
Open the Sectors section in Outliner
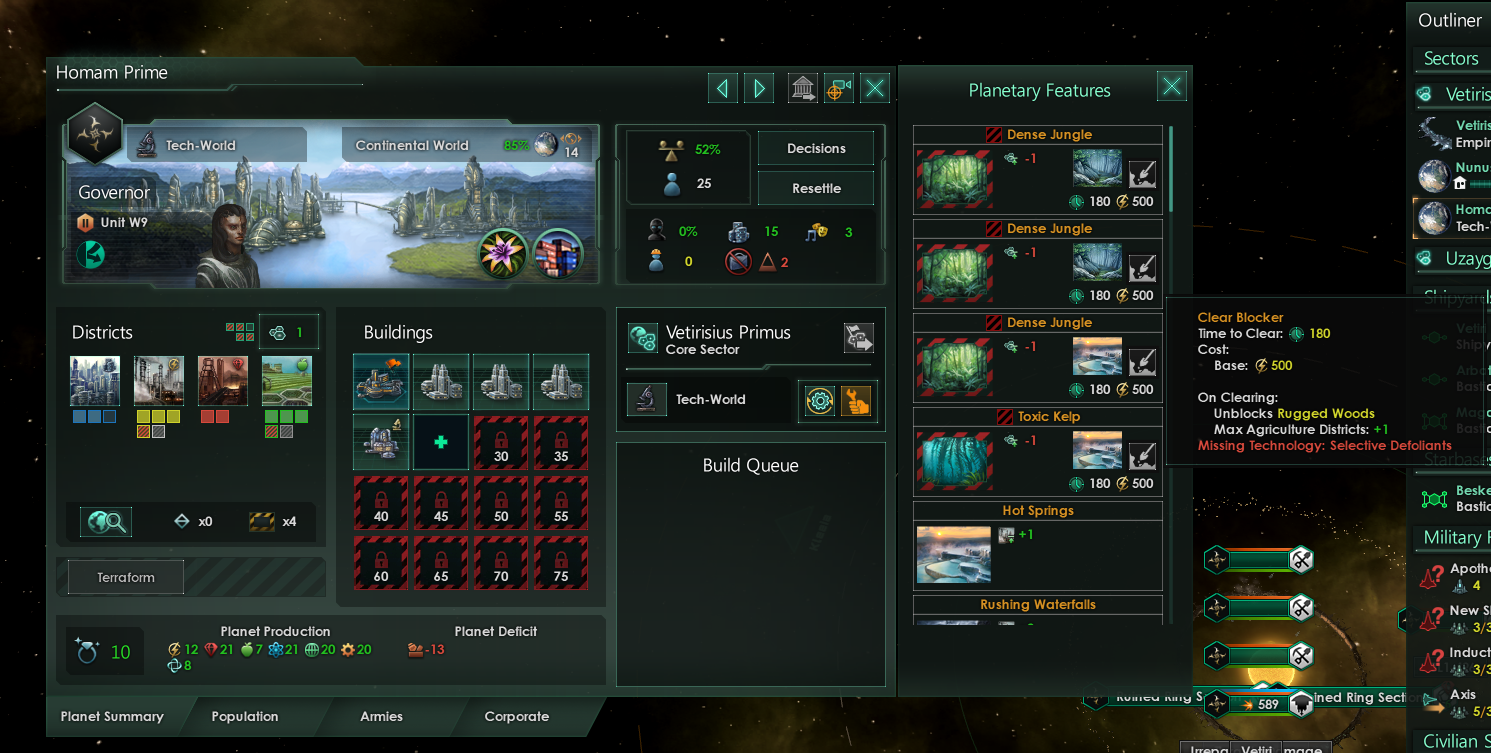pos(1450,58)
